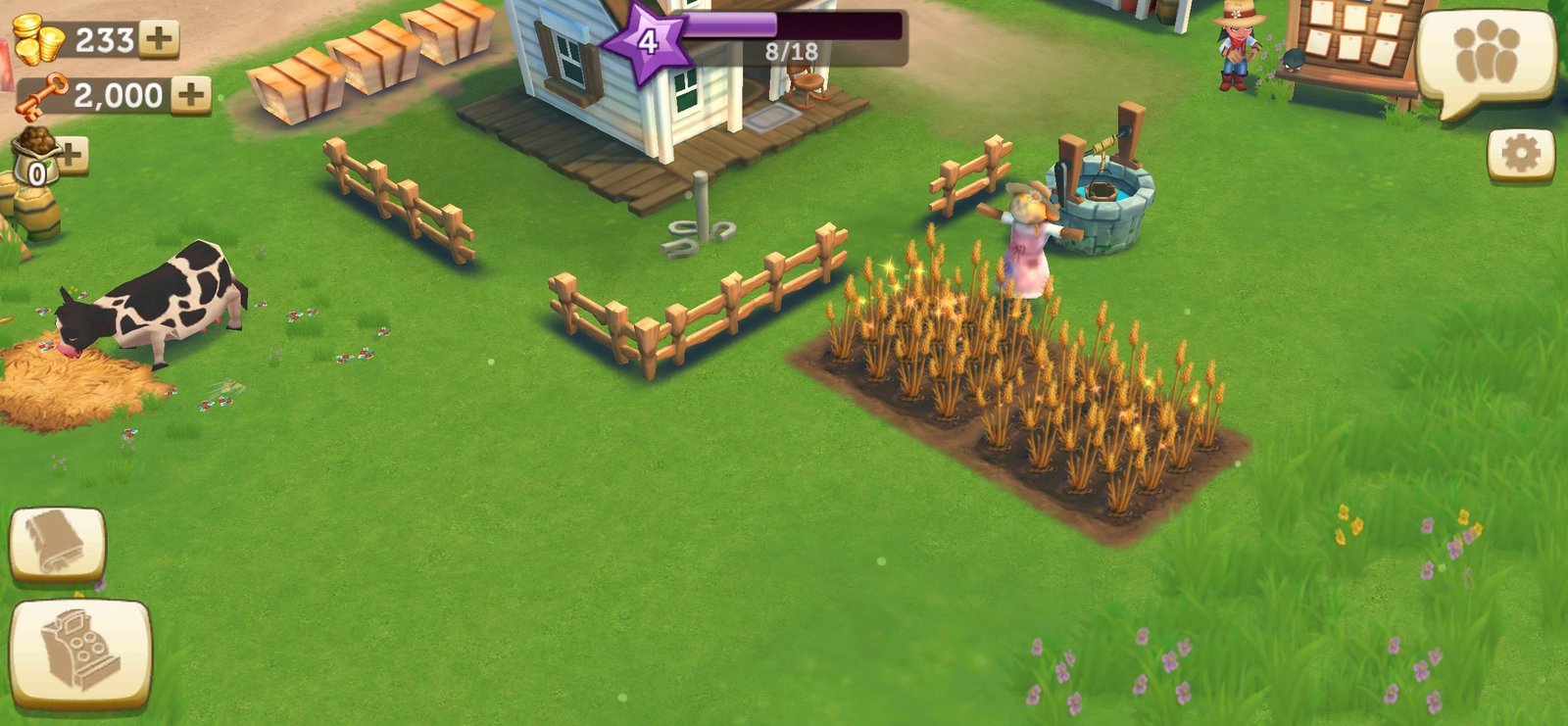Image resolution: width=1568 pixels, height=726 pixels.
Task: Open the settings gear menu
Action: pos(1520,155)
